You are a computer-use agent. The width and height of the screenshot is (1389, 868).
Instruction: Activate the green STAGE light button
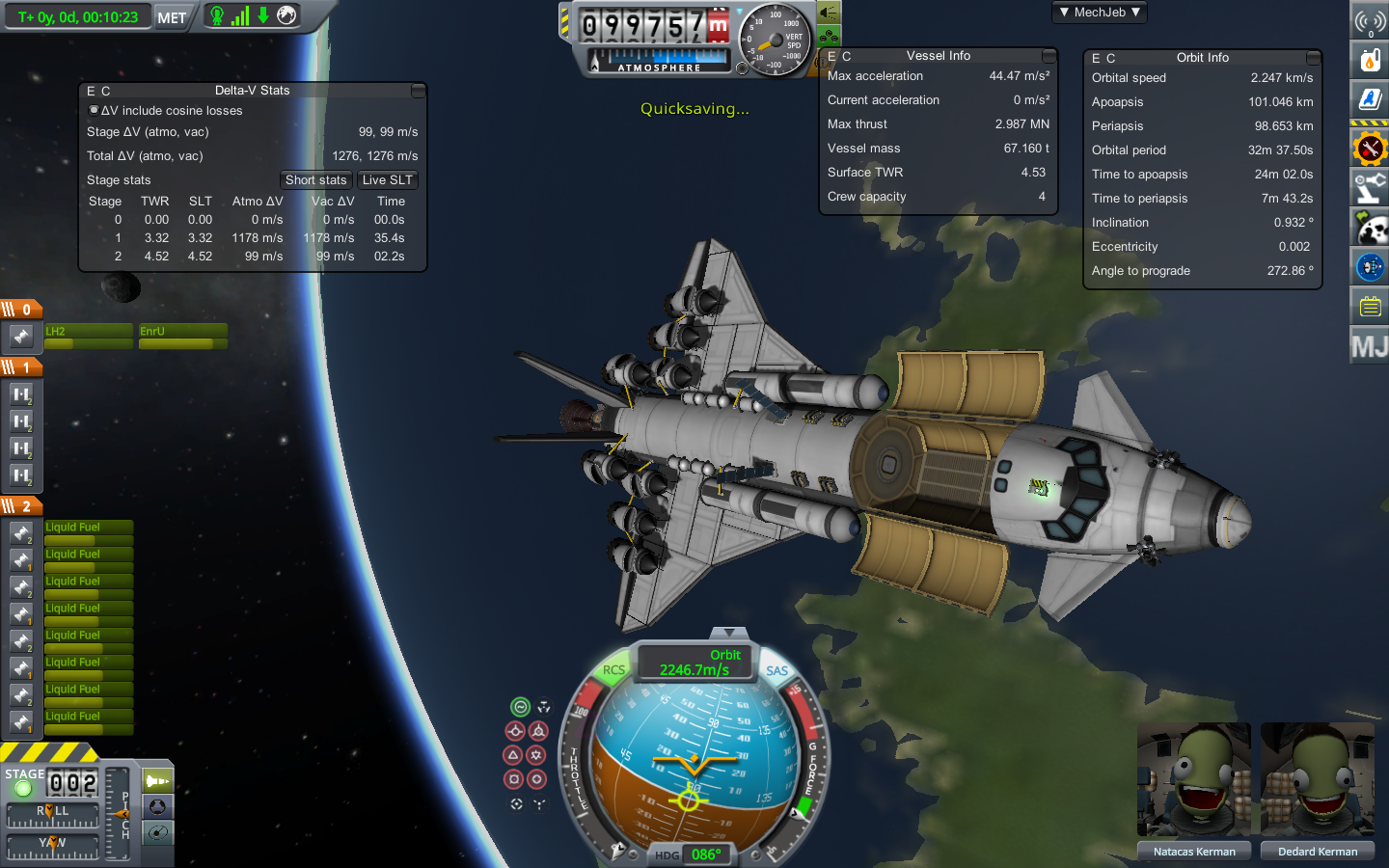pos(23,788)
